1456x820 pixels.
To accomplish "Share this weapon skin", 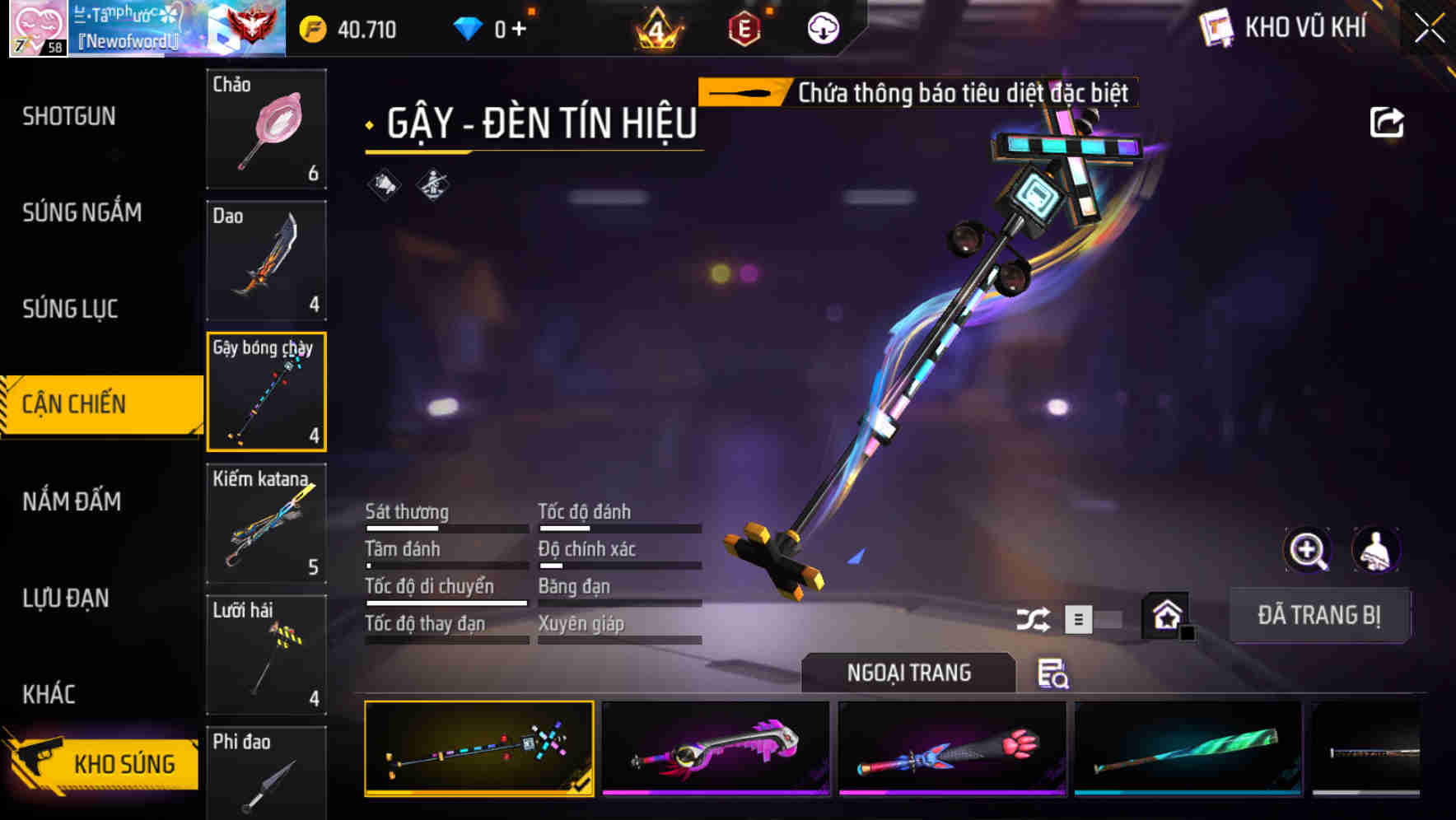I will [1386, 123].
